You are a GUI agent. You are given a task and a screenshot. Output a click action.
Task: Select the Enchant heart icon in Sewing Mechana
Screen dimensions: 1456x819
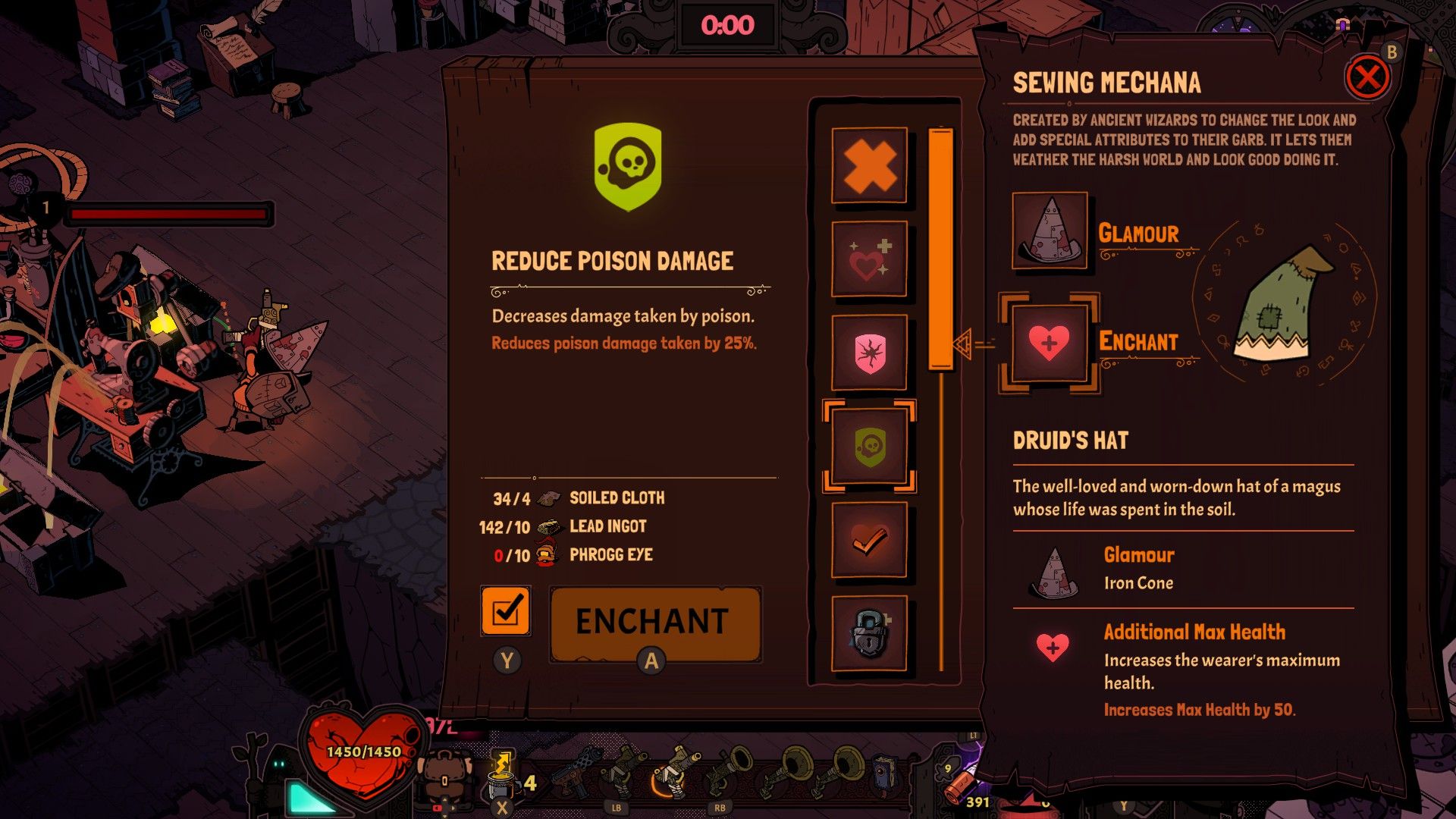click(x=1049, y=340)
